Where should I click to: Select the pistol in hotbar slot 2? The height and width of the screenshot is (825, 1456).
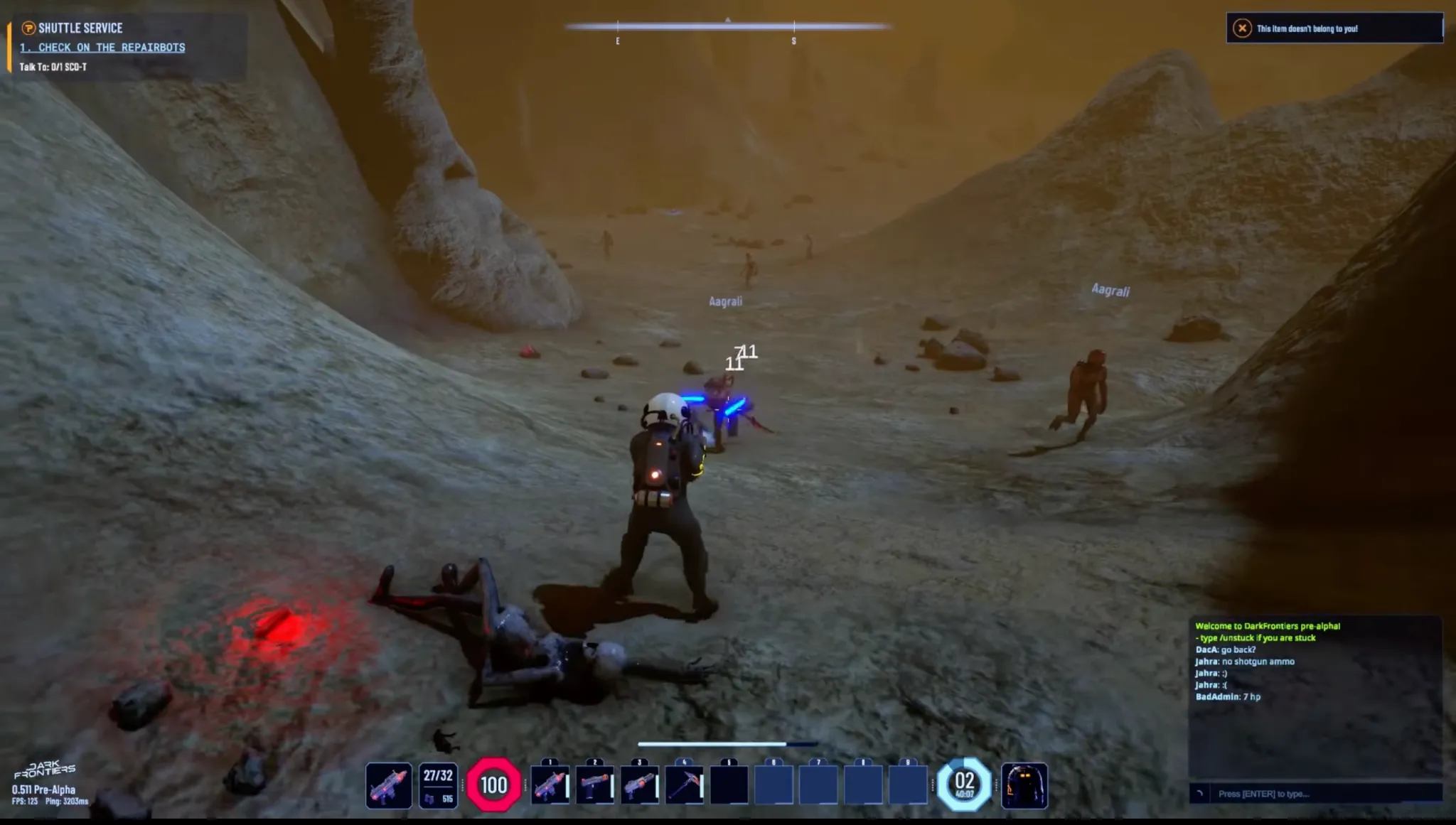tap(597, 784)
